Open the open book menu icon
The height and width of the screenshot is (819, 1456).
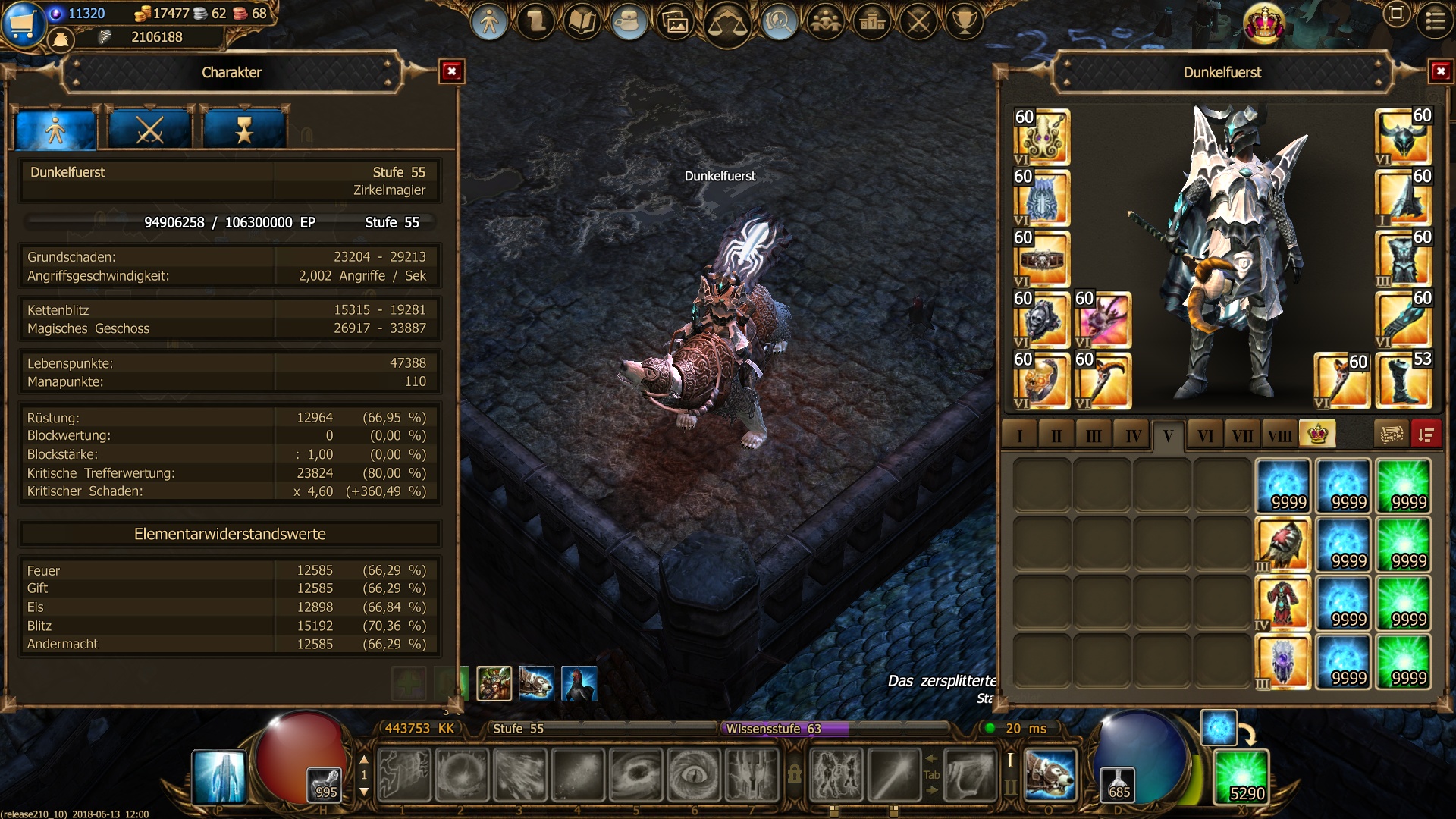[x=582, y=22]
